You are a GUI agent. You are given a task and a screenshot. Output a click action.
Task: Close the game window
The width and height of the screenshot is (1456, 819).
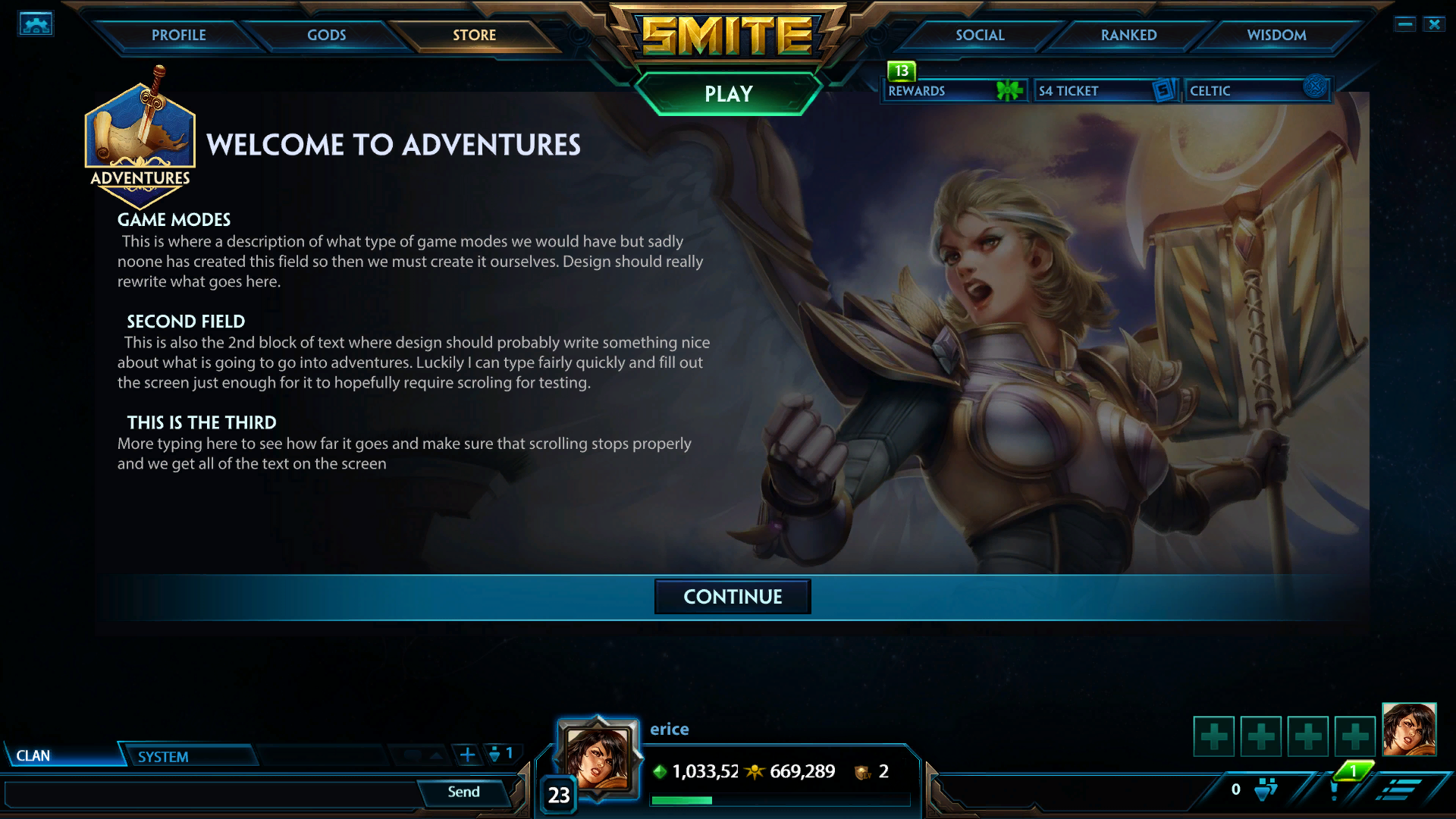point(1434,24)
